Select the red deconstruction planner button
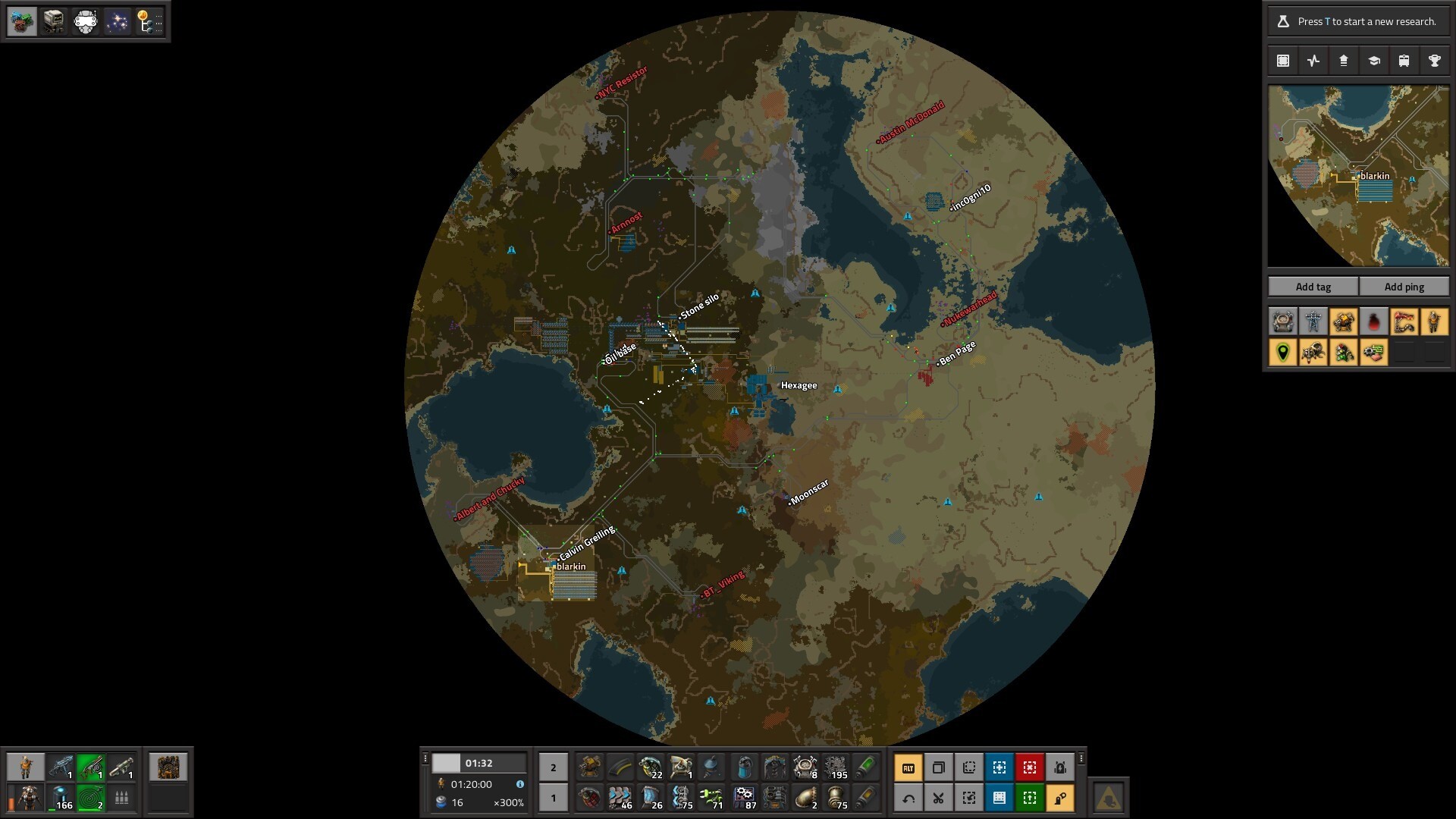This screenshot has height=819, width=1456. click(x=1029, y=768)
